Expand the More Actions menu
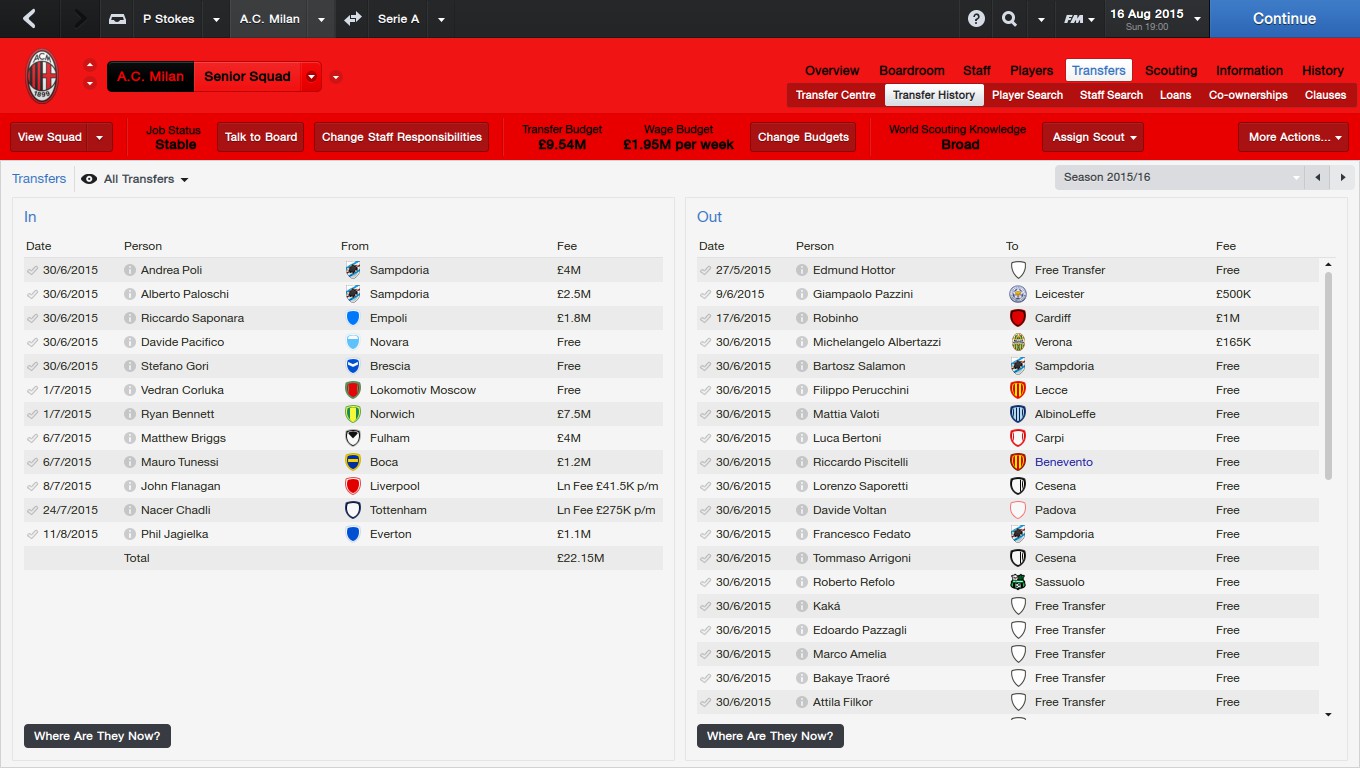The height and width of the screenshot is (768, 1360). pos(1292,137)
